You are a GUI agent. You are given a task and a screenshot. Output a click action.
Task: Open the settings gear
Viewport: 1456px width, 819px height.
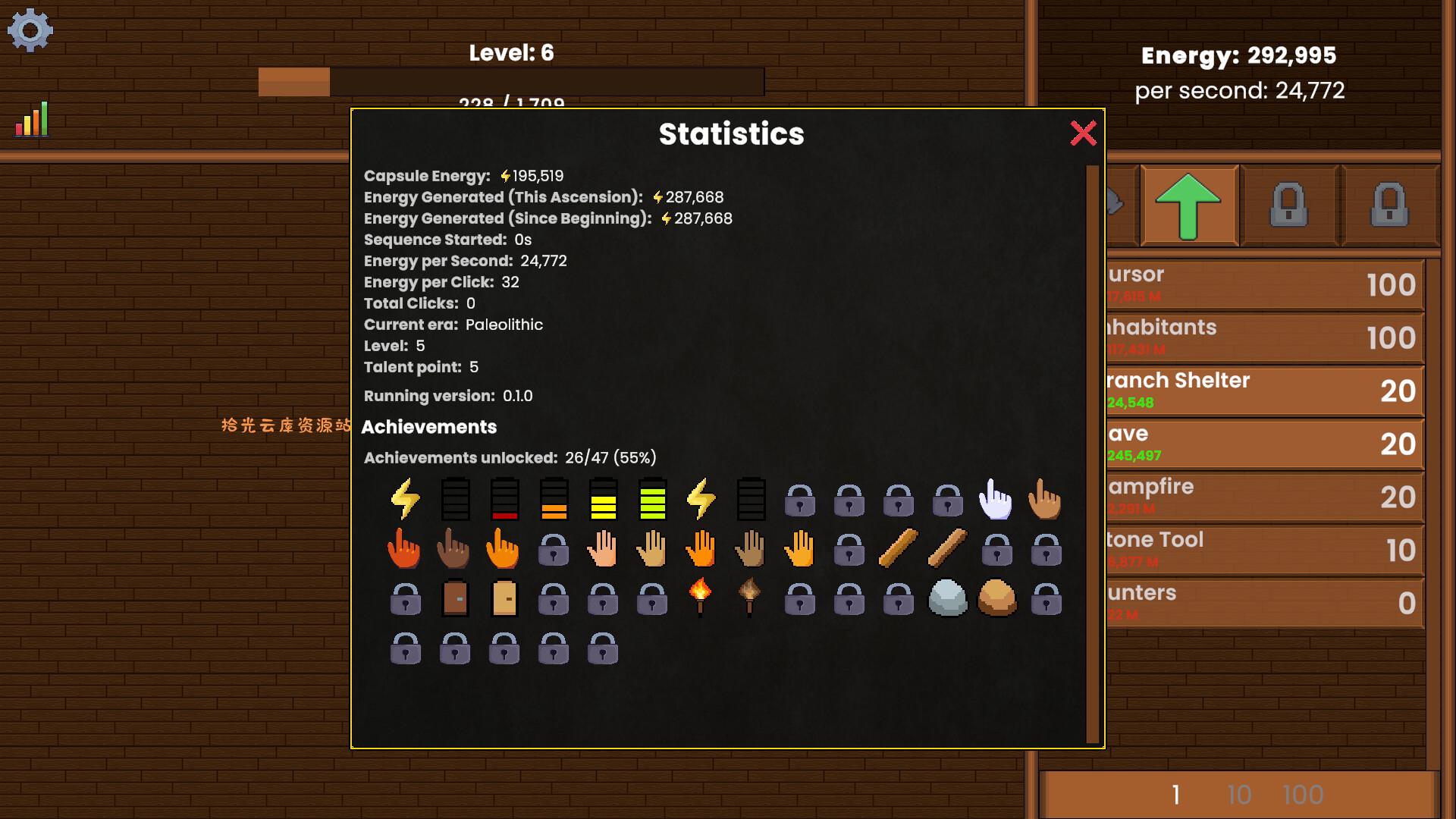point(30,31)
